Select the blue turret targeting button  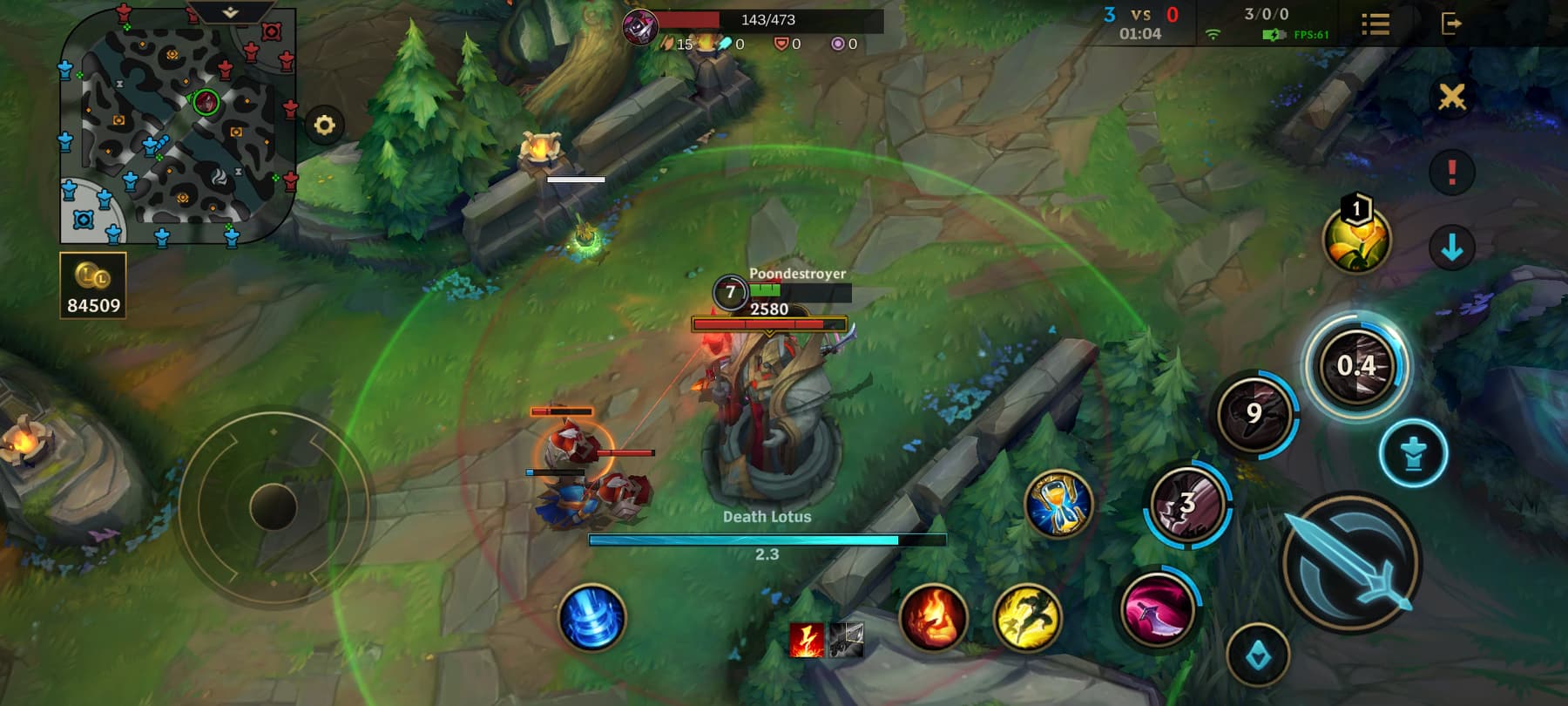1413,453
